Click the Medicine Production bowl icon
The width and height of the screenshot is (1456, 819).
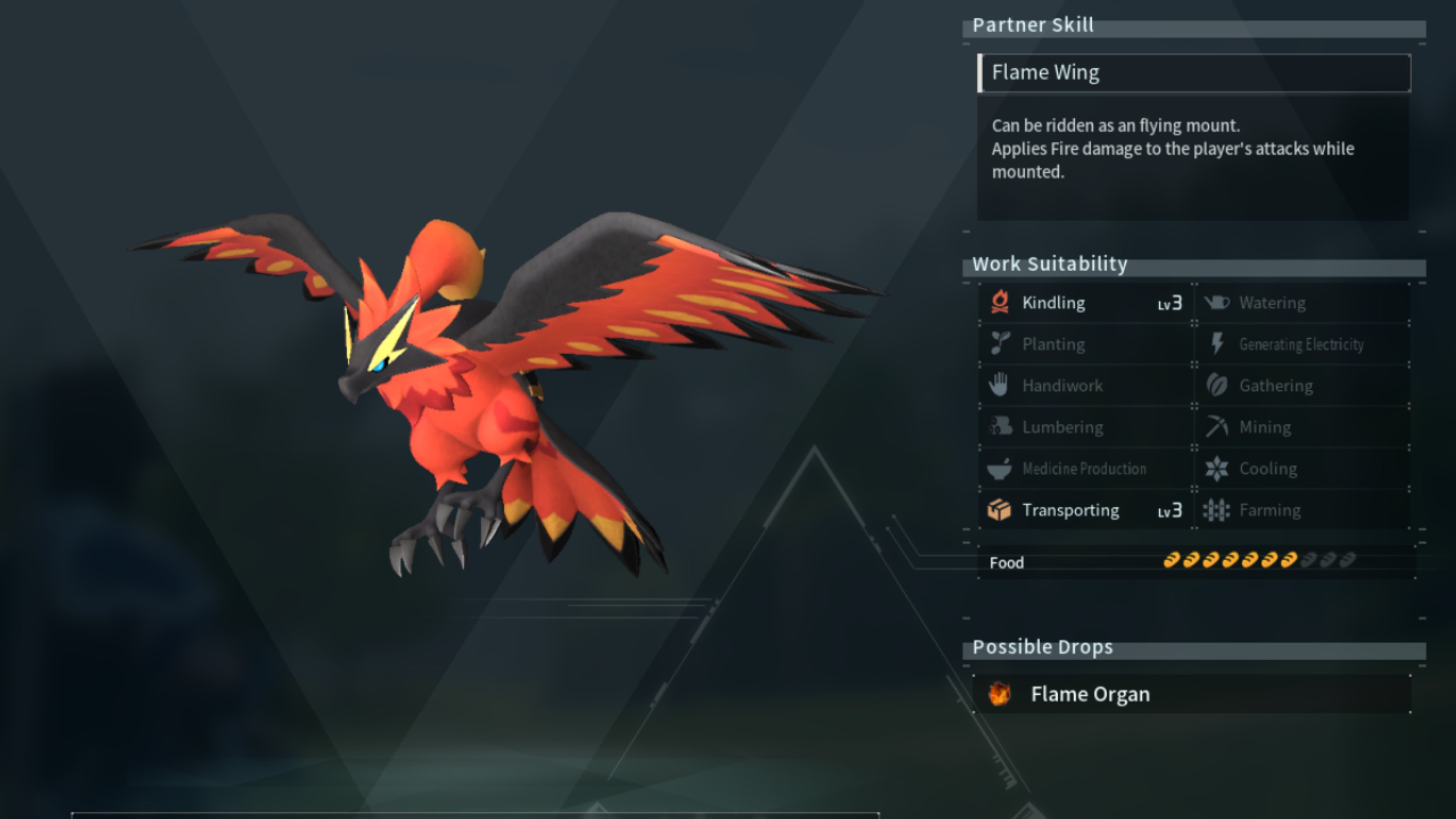pyautogui.click(x=1000, y=469)
